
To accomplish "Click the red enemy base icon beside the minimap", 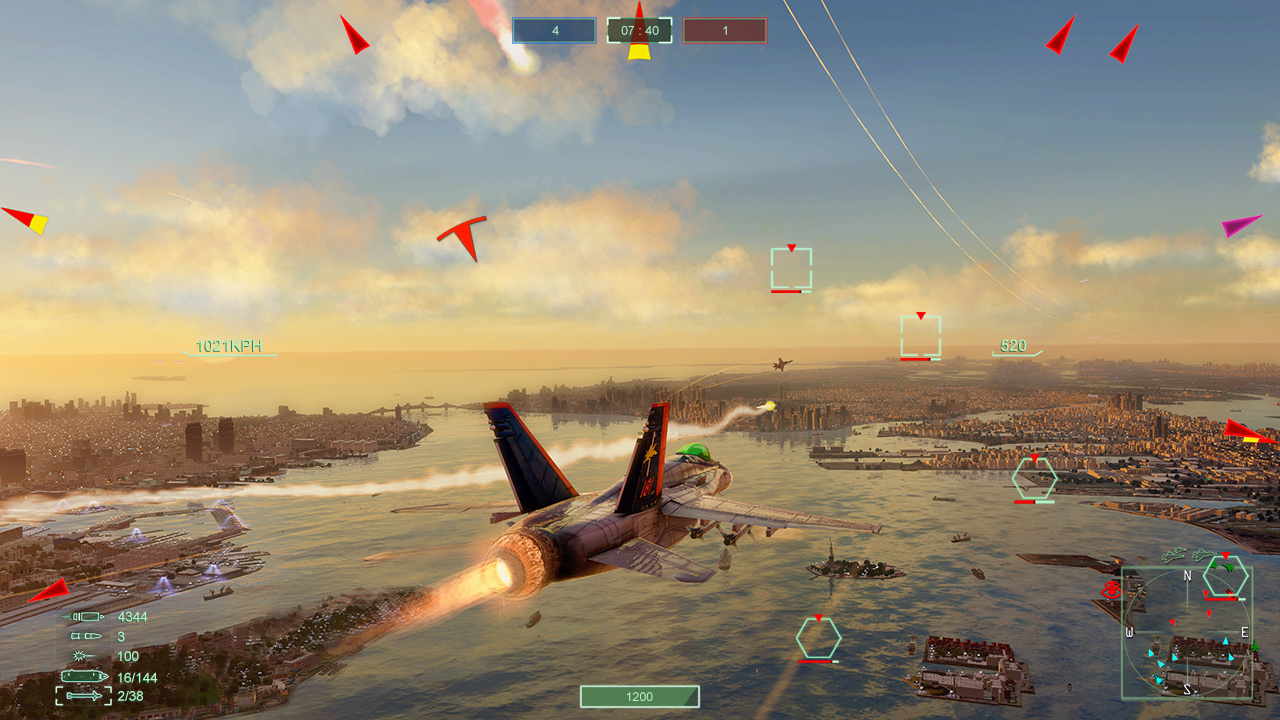I will (1111, 588).
